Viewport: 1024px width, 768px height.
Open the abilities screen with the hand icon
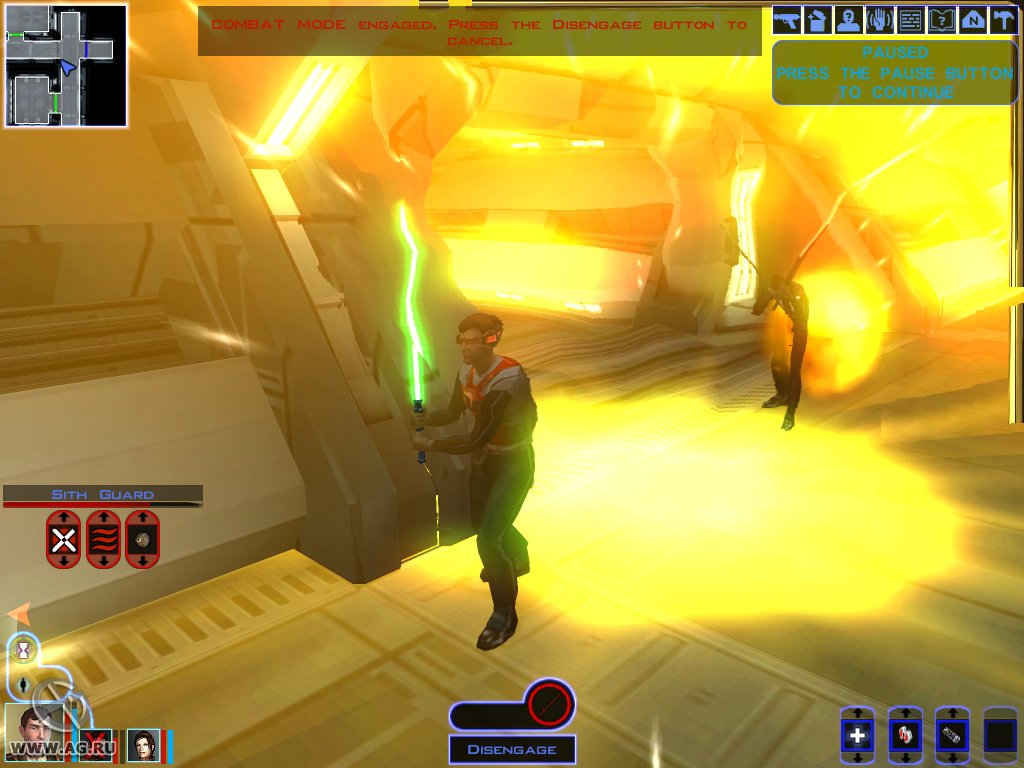pyautogui.click(x=880, y=19)
